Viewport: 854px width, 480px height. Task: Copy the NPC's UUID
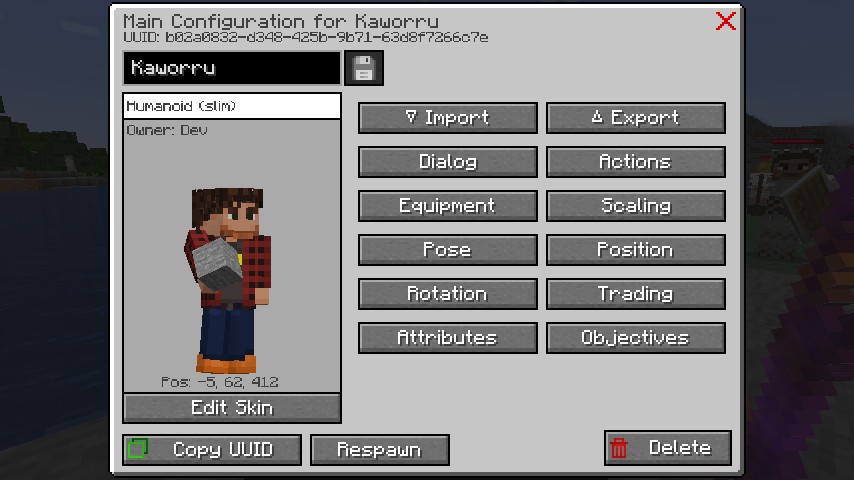tap(211, 449)
